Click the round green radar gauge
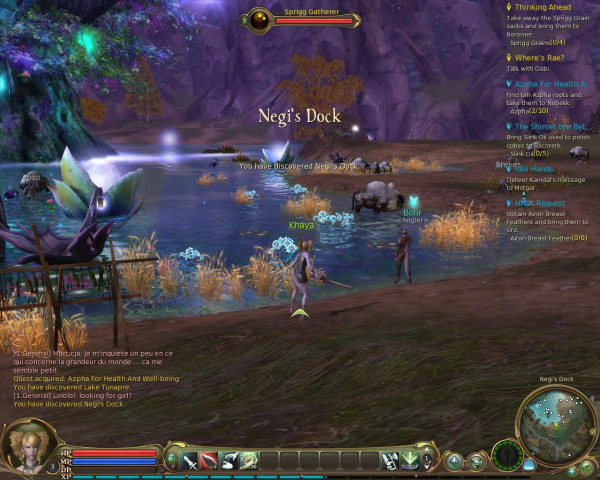The width and height of the screenshot is (600, 480). point(508,457)
